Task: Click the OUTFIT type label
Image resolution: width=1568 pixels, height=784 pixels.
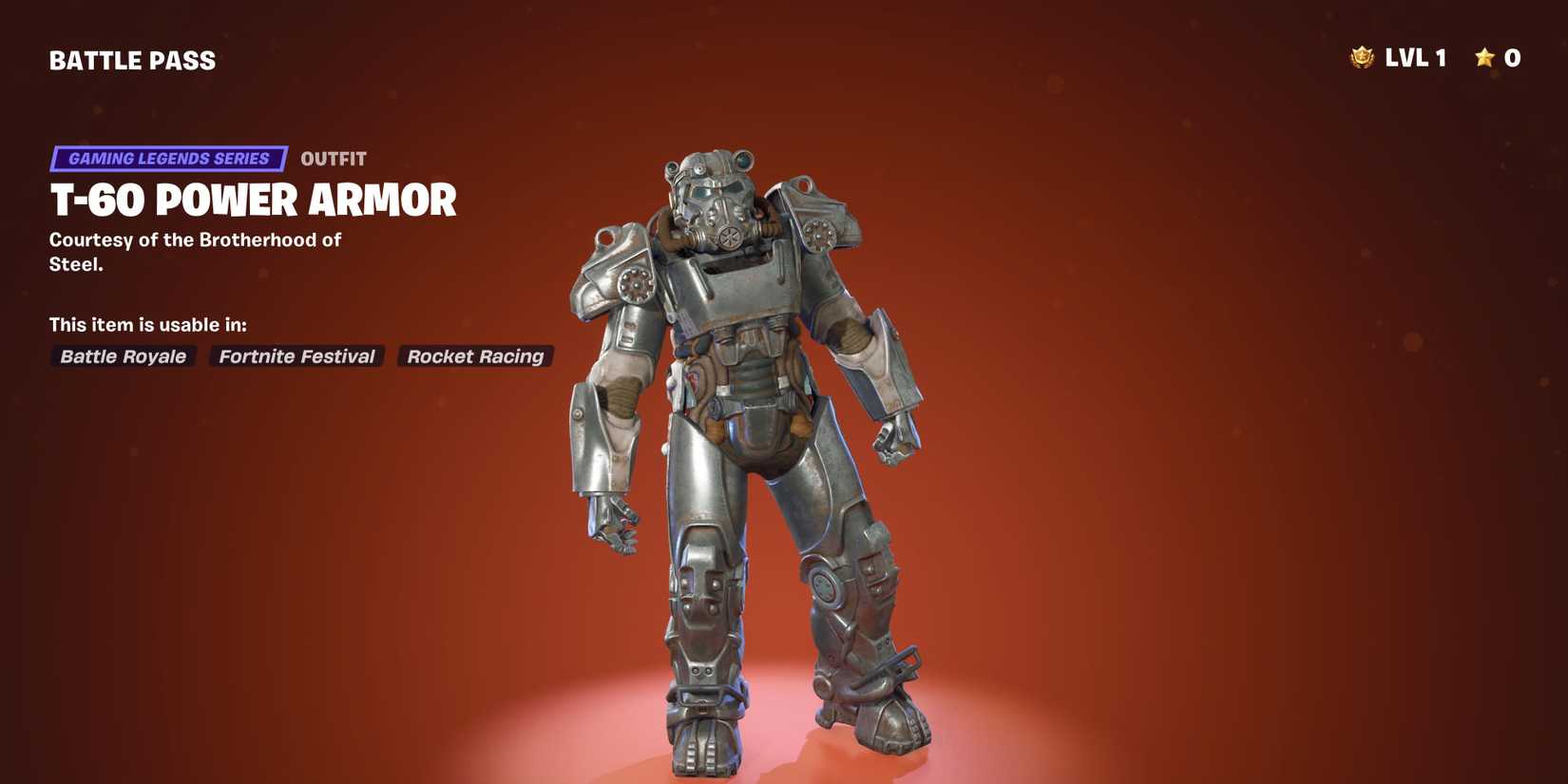Action: click(335, 159)
